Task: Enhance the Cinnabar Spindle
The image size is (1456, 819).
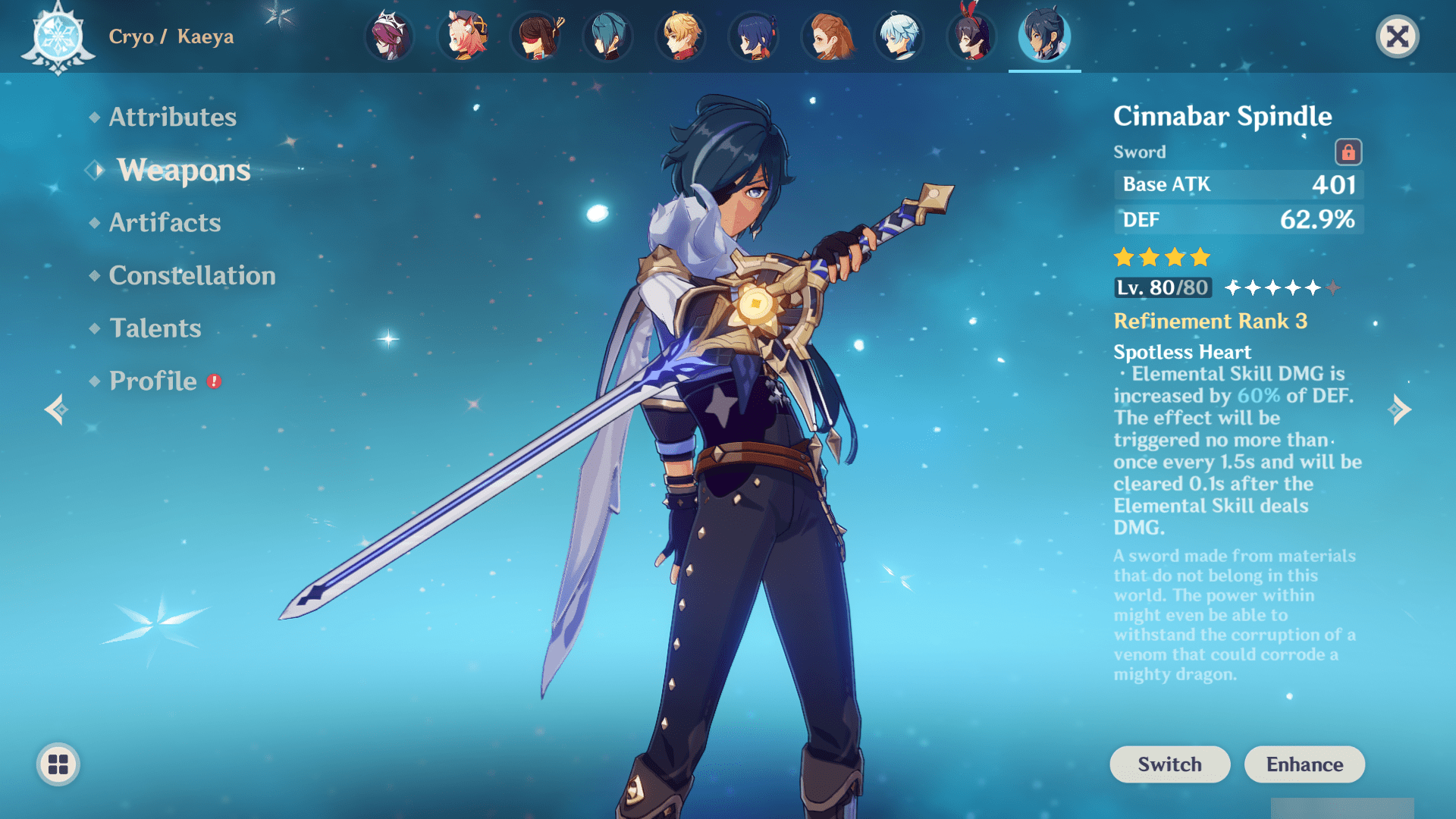Action: click(x=1304, y=764)
